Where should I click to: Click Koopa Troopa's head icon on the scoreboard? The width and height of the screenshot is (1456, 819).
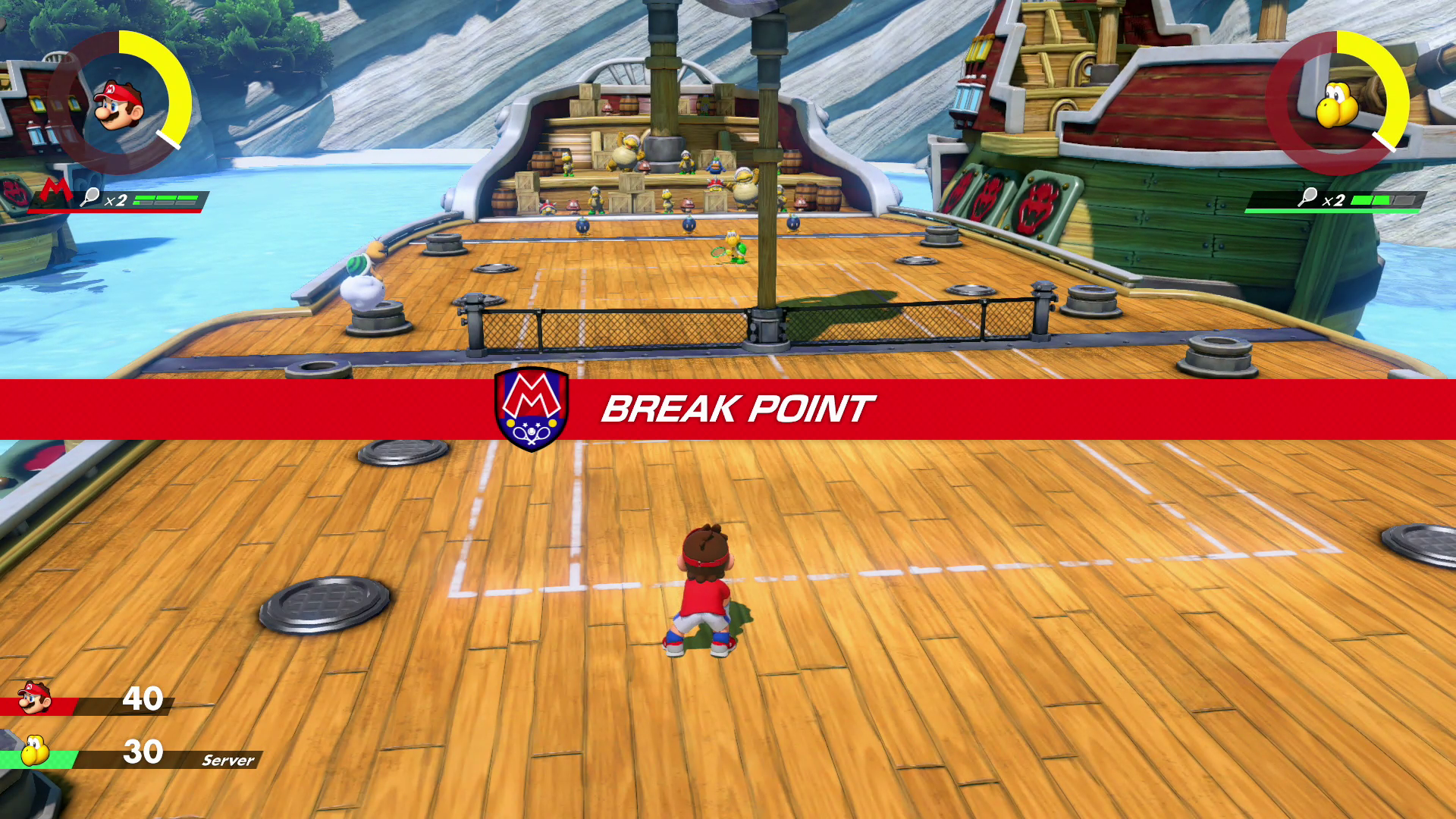(34, 752)
